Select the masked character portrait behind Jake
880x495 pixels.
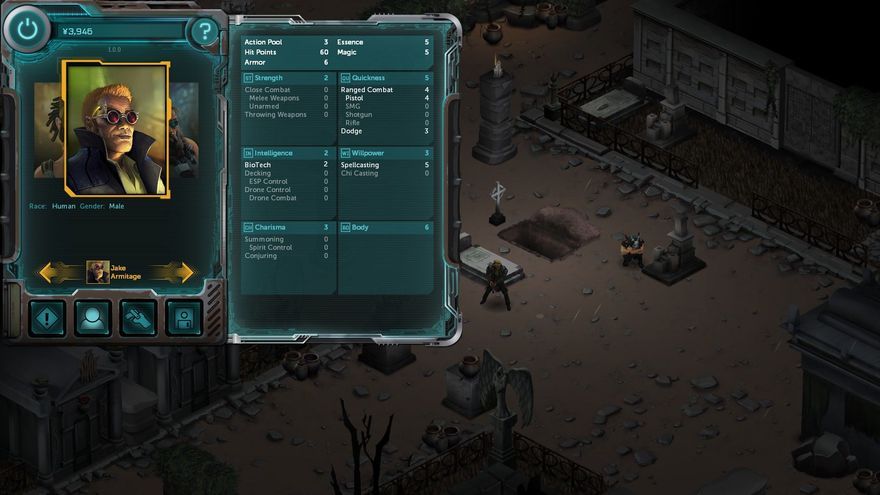tap(184, 128)
